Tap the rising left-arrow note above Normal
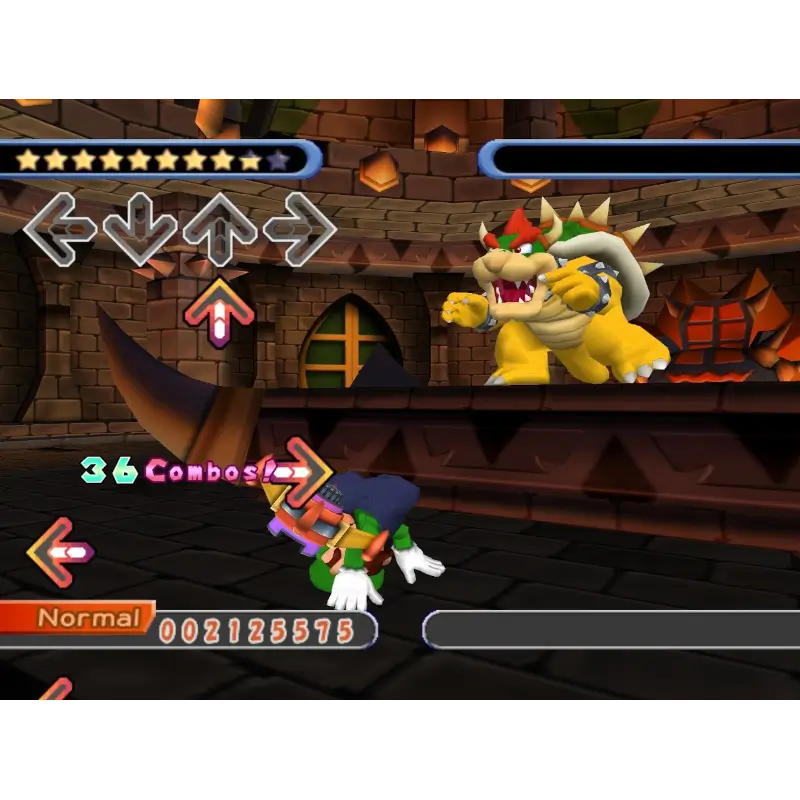Image resolution: width=800 pixels, height=800 pixels. pos(60,552)
